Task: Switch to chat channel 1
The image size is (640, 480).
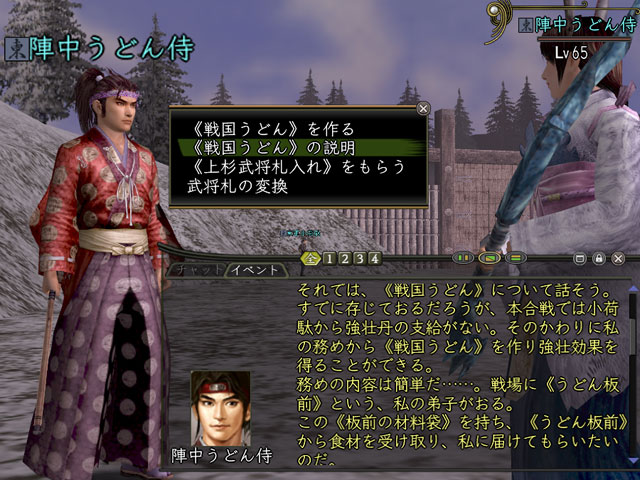Action: [327, 259]
